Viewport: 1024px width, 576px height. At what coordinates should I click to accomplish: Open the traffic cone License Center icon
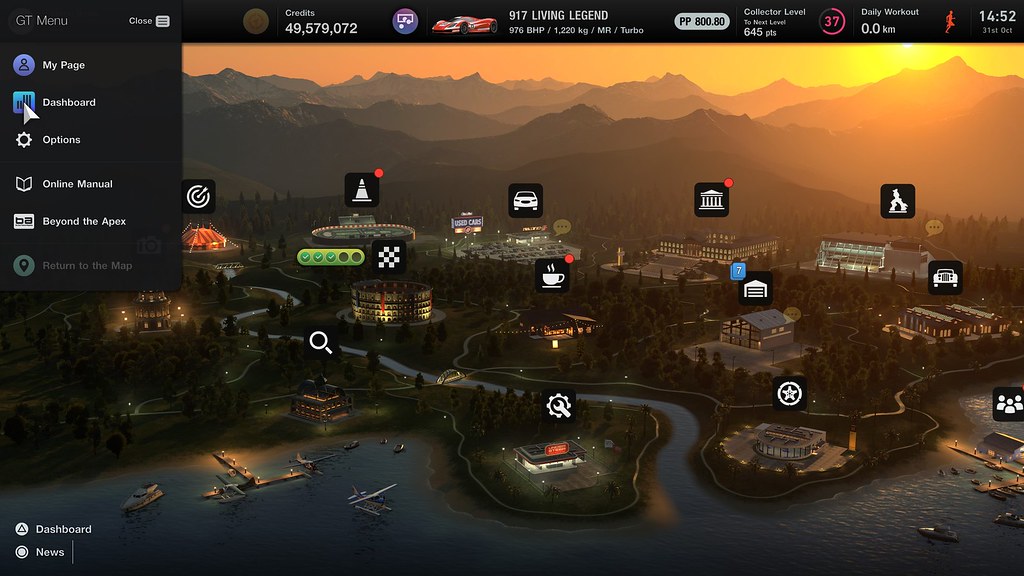361,190
